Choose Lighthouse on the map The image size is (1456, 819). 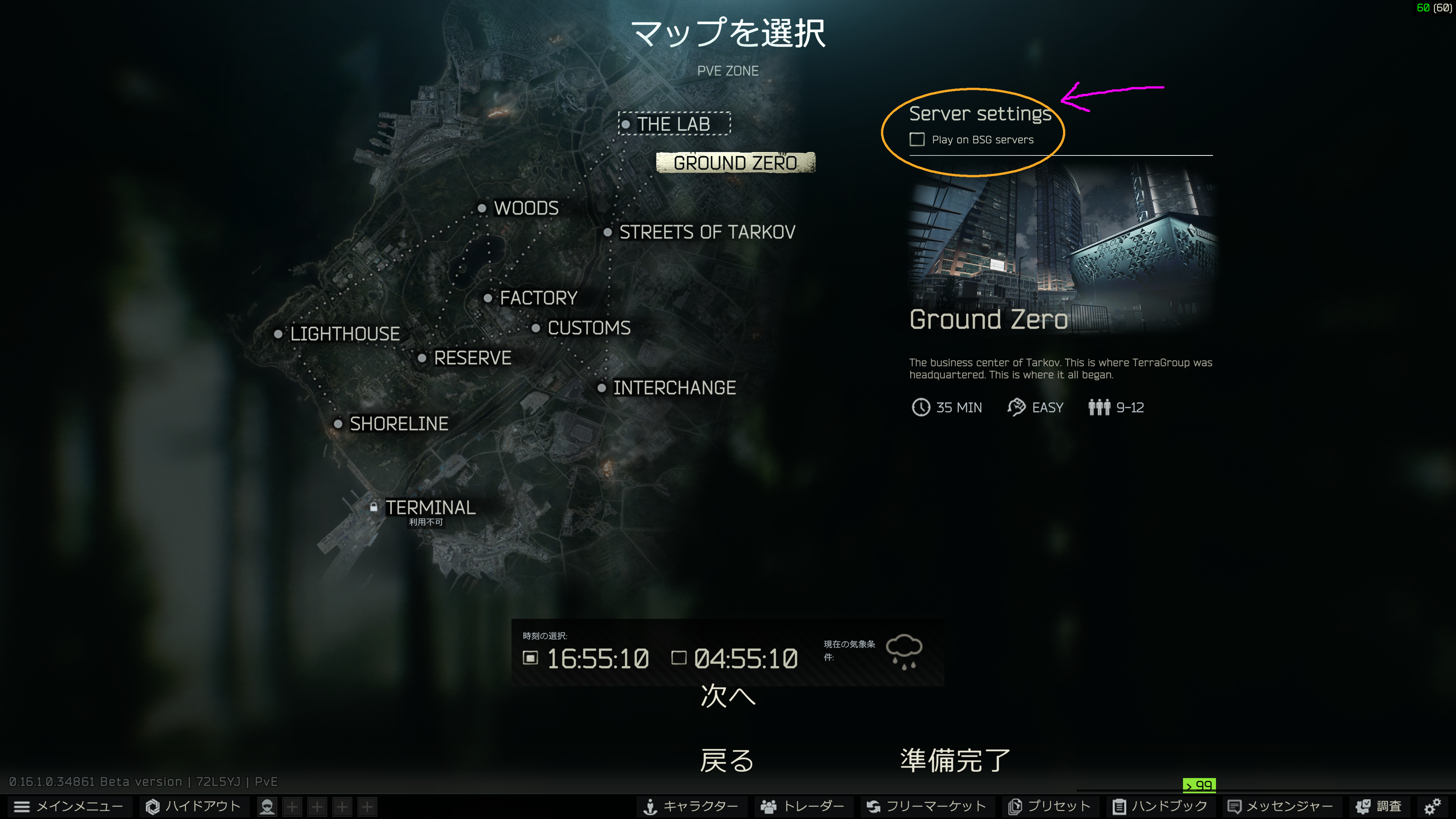(x=344, y=334)
